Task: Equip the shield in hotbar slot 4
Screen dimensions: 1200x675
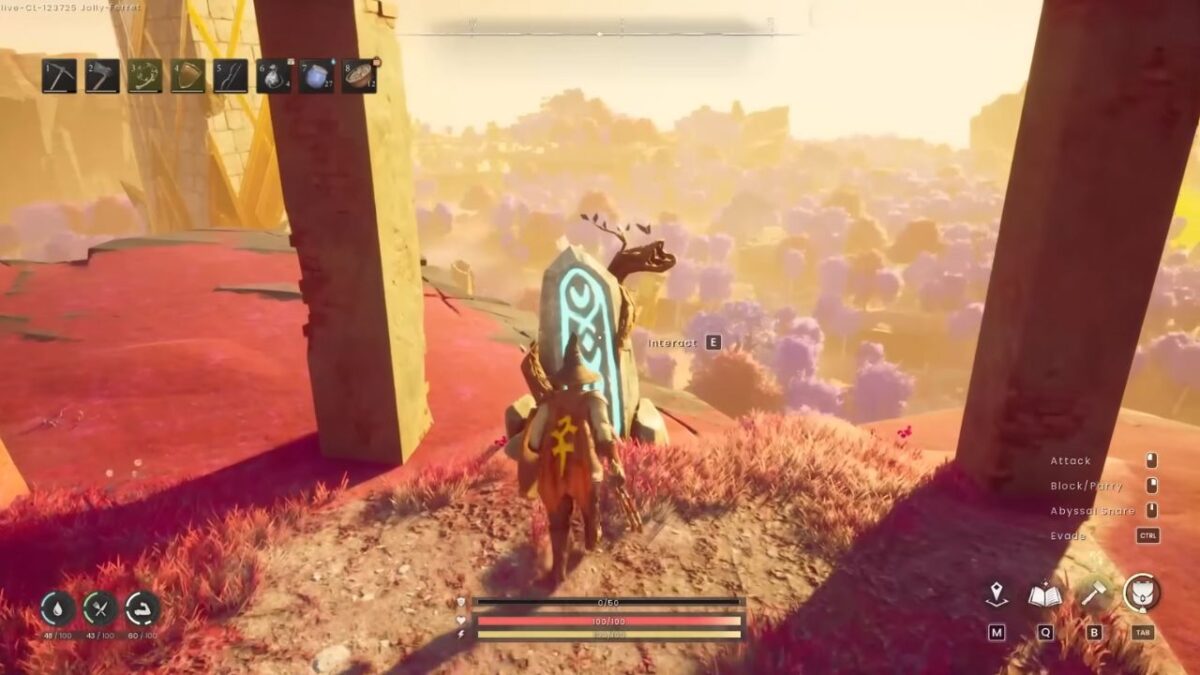Action: [188, 76]
